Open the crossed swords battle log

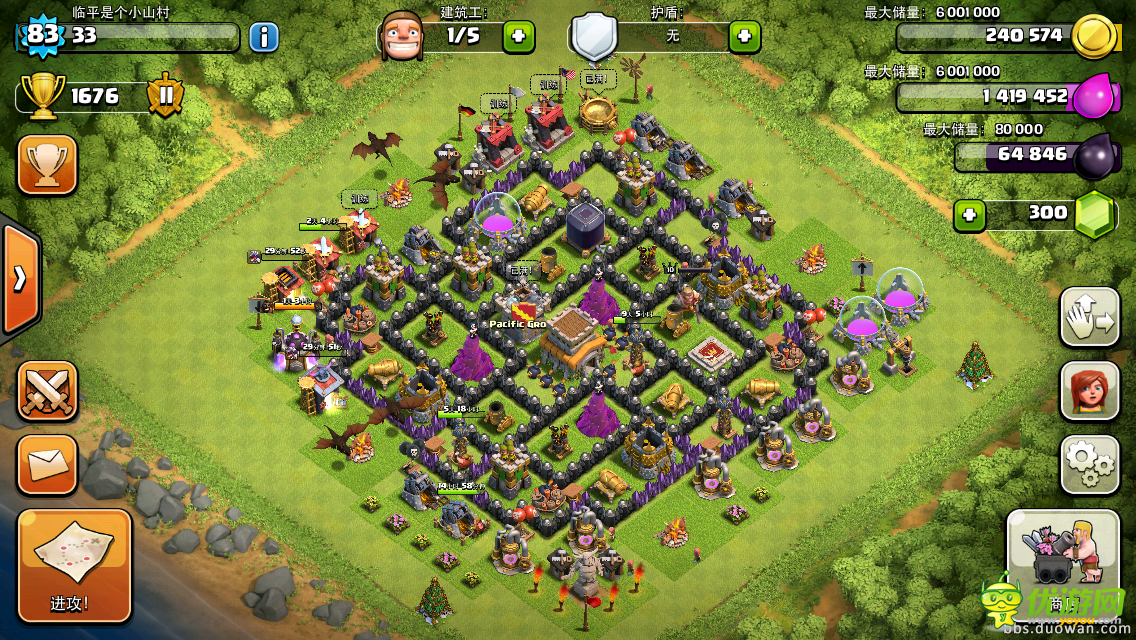click(x=47, y=391)
